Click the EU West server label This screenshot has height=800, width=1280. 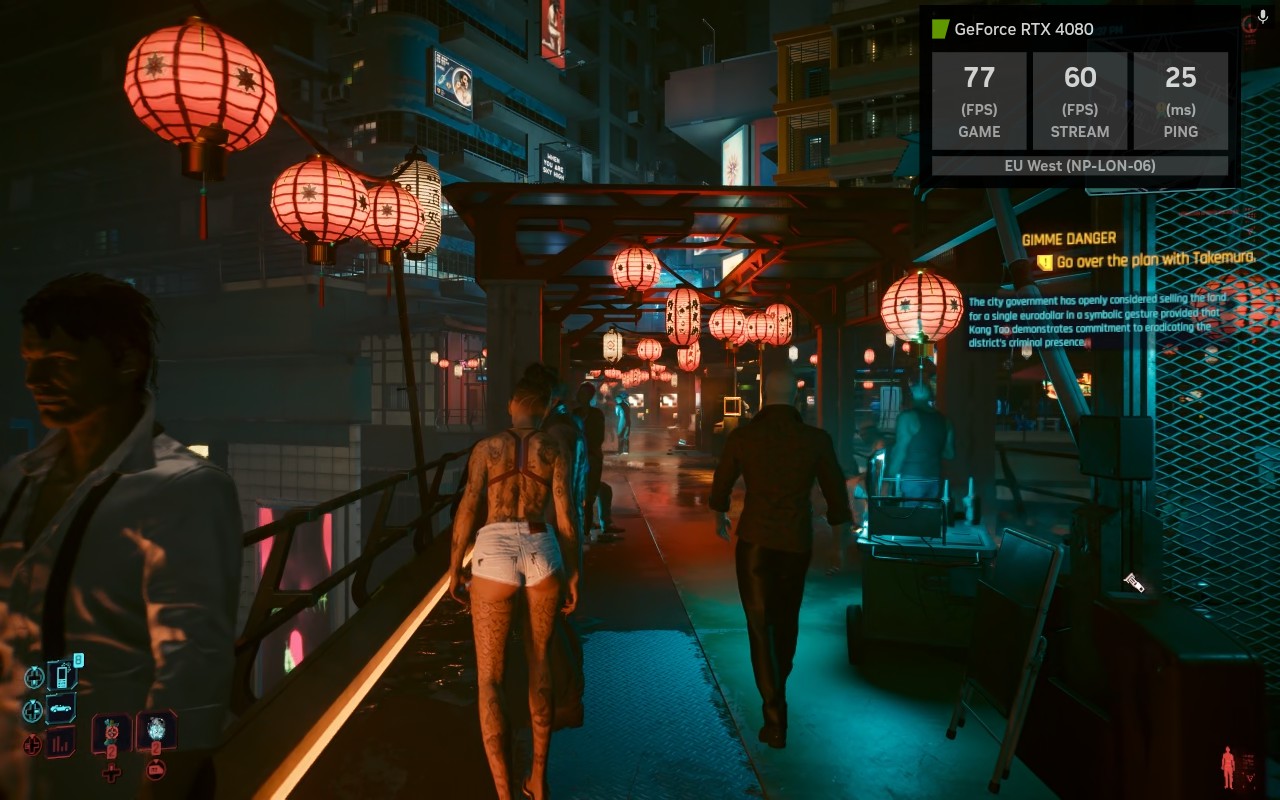tap(1080, 166)
